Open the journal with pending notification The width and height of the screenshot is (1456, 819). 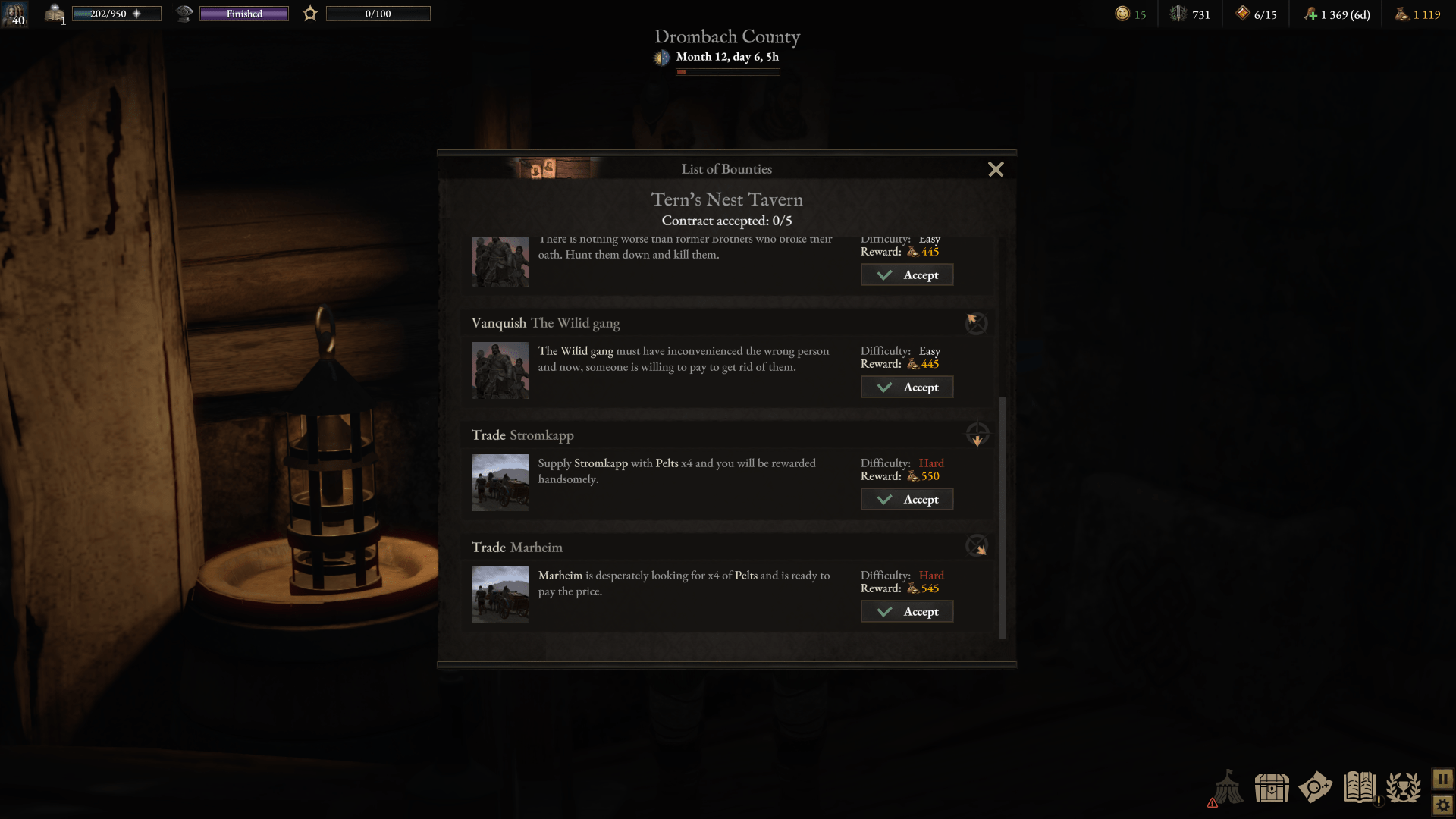click(1360, 788)
